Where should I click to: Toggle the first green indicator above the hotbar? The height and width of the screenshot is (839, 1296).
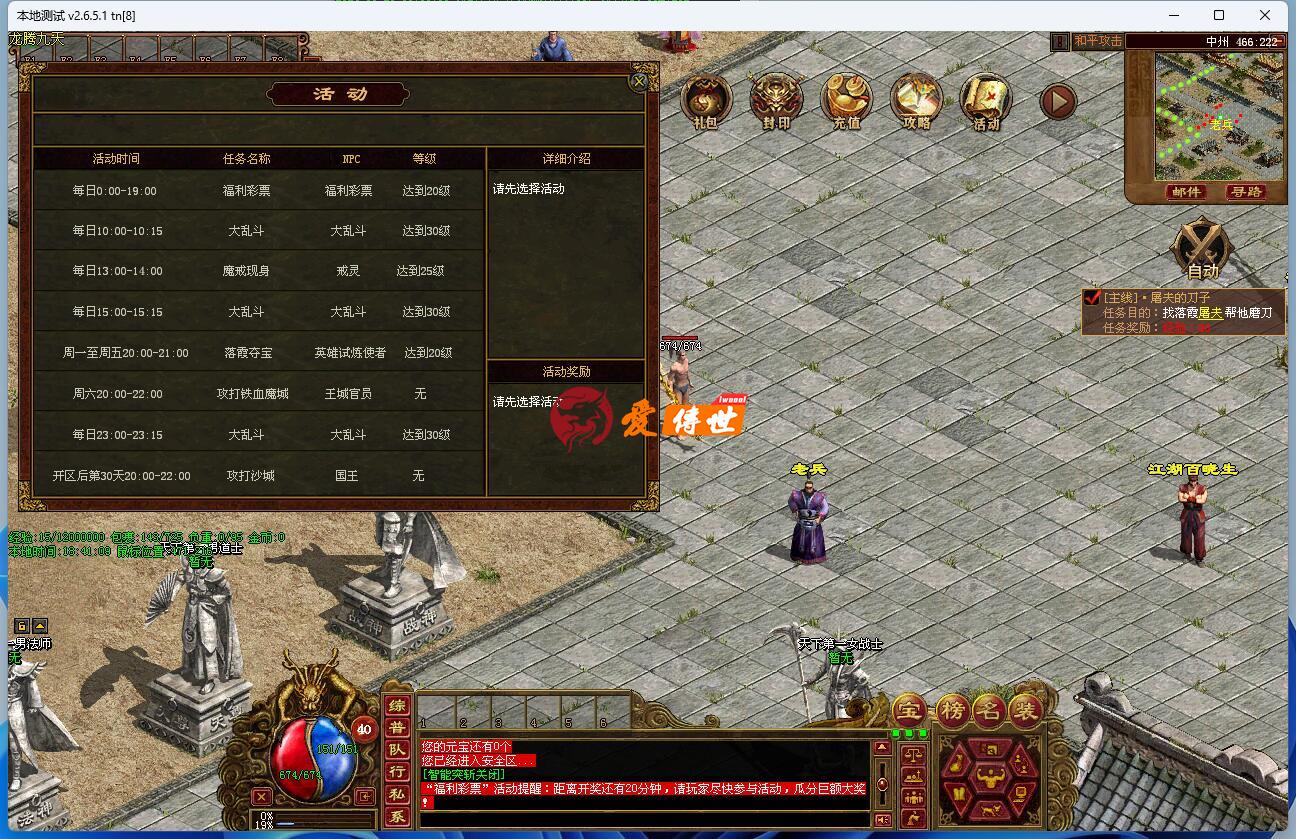tap(895, 733)
